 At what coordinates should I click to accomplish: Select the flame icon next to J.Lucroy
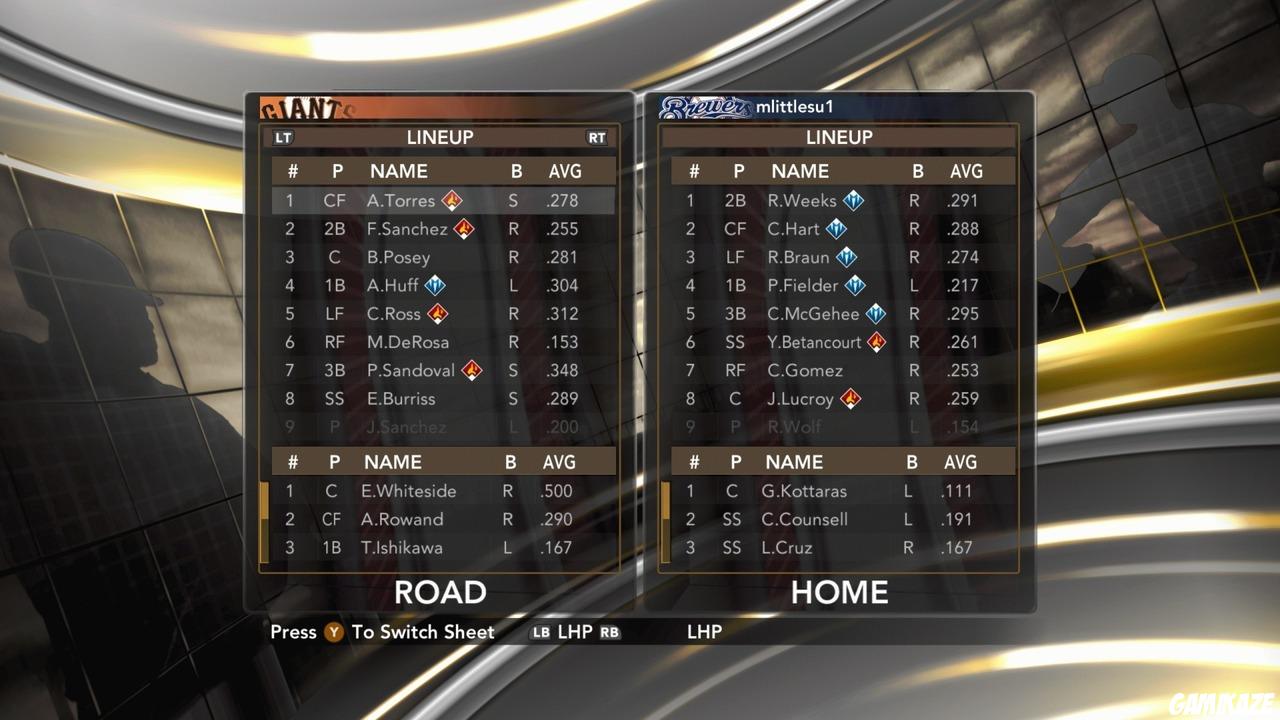tap(850, 399)
